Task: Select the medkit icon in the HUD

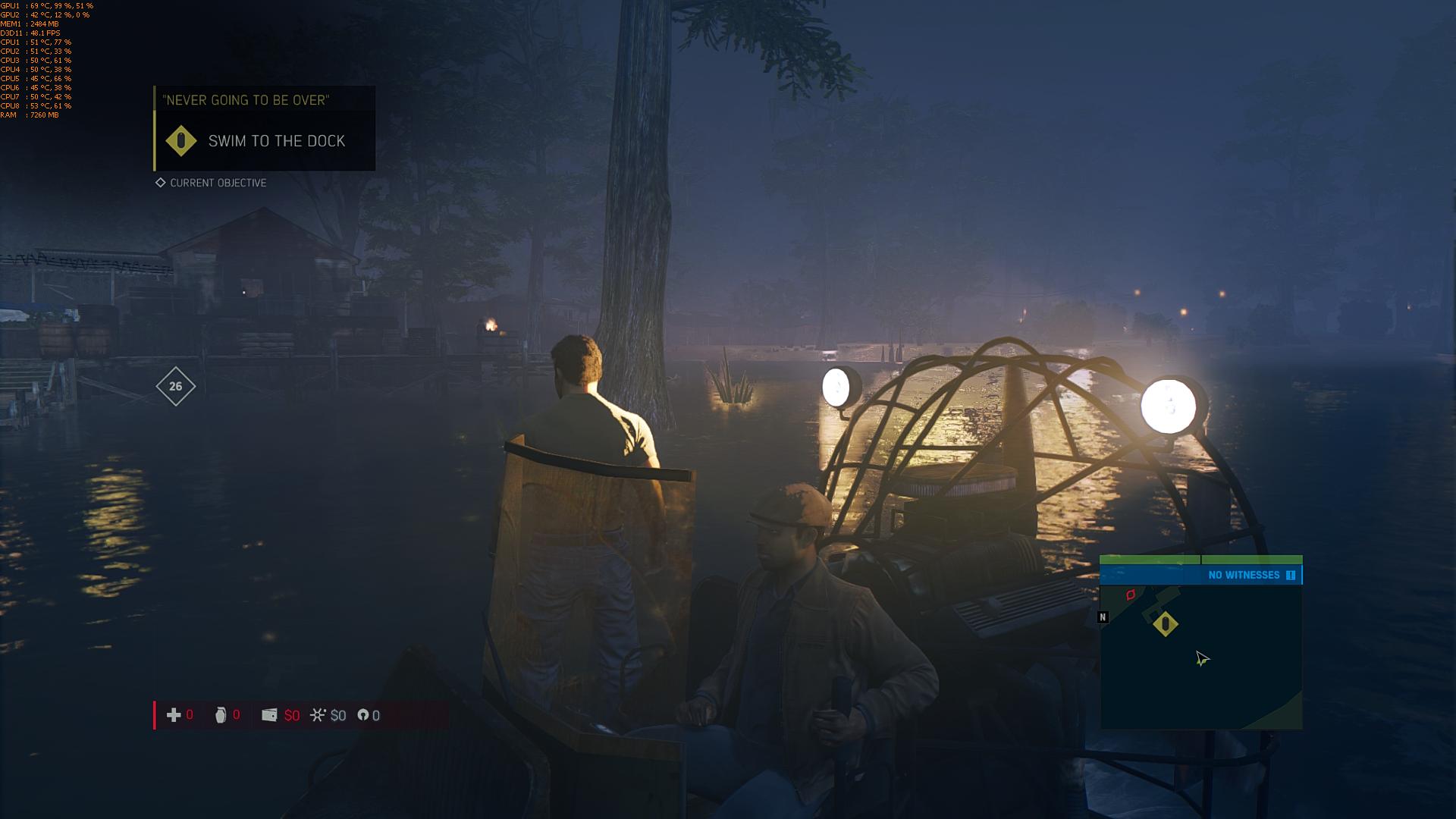Action: tap(174, 715)
